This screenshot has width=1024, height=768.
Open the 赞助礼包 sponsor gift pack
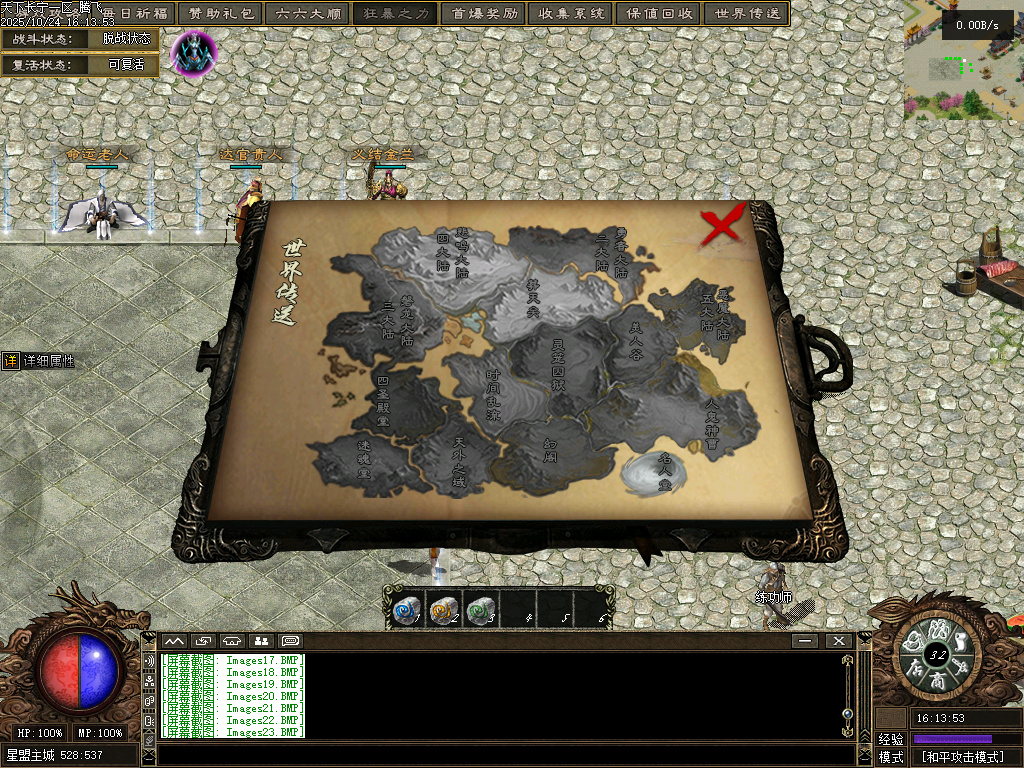tap(220, 14)
